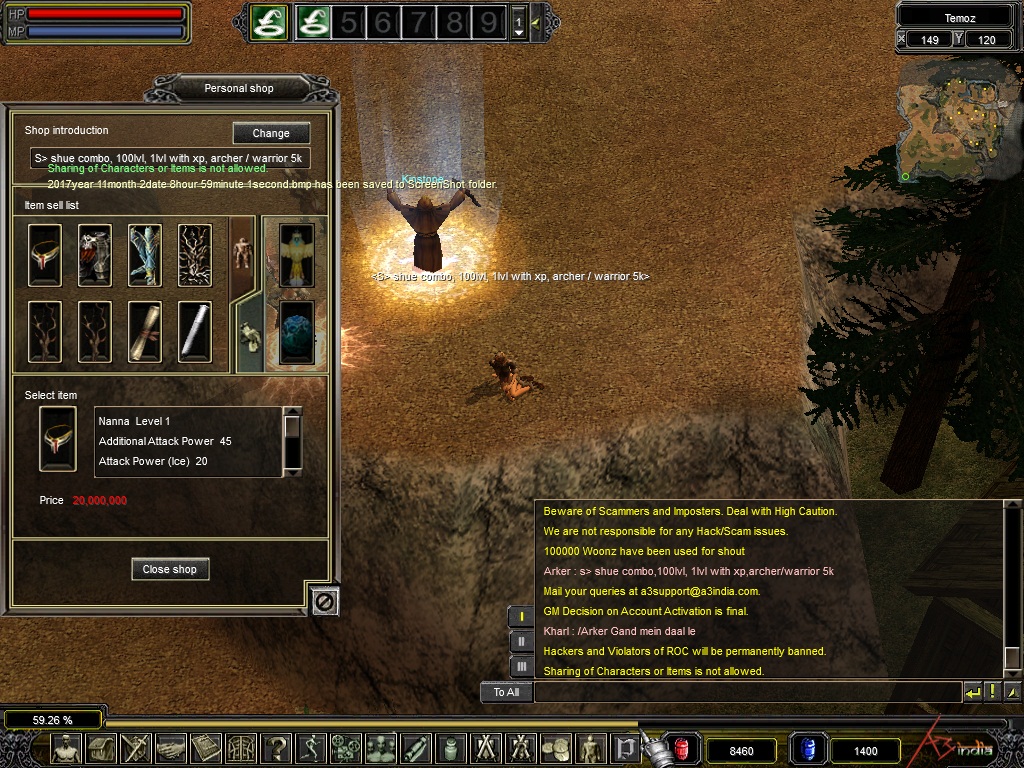Screen dimensions: 1024x768
Task: Click the Change shop introduction button
Action: [271, 133]
